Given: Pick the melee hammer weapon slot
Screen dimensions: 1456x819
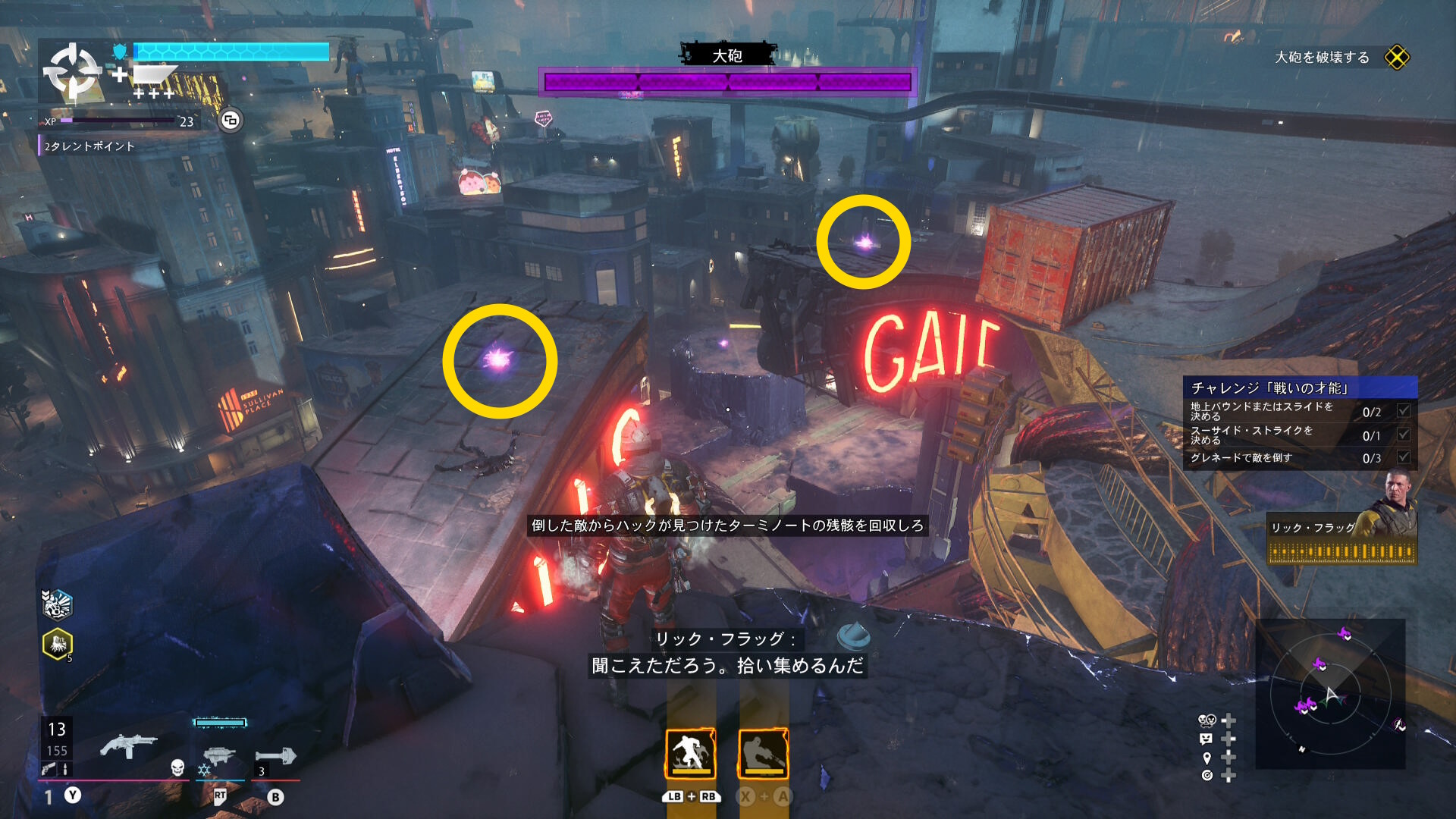Looking at the screenshot, I should (276, 755).
